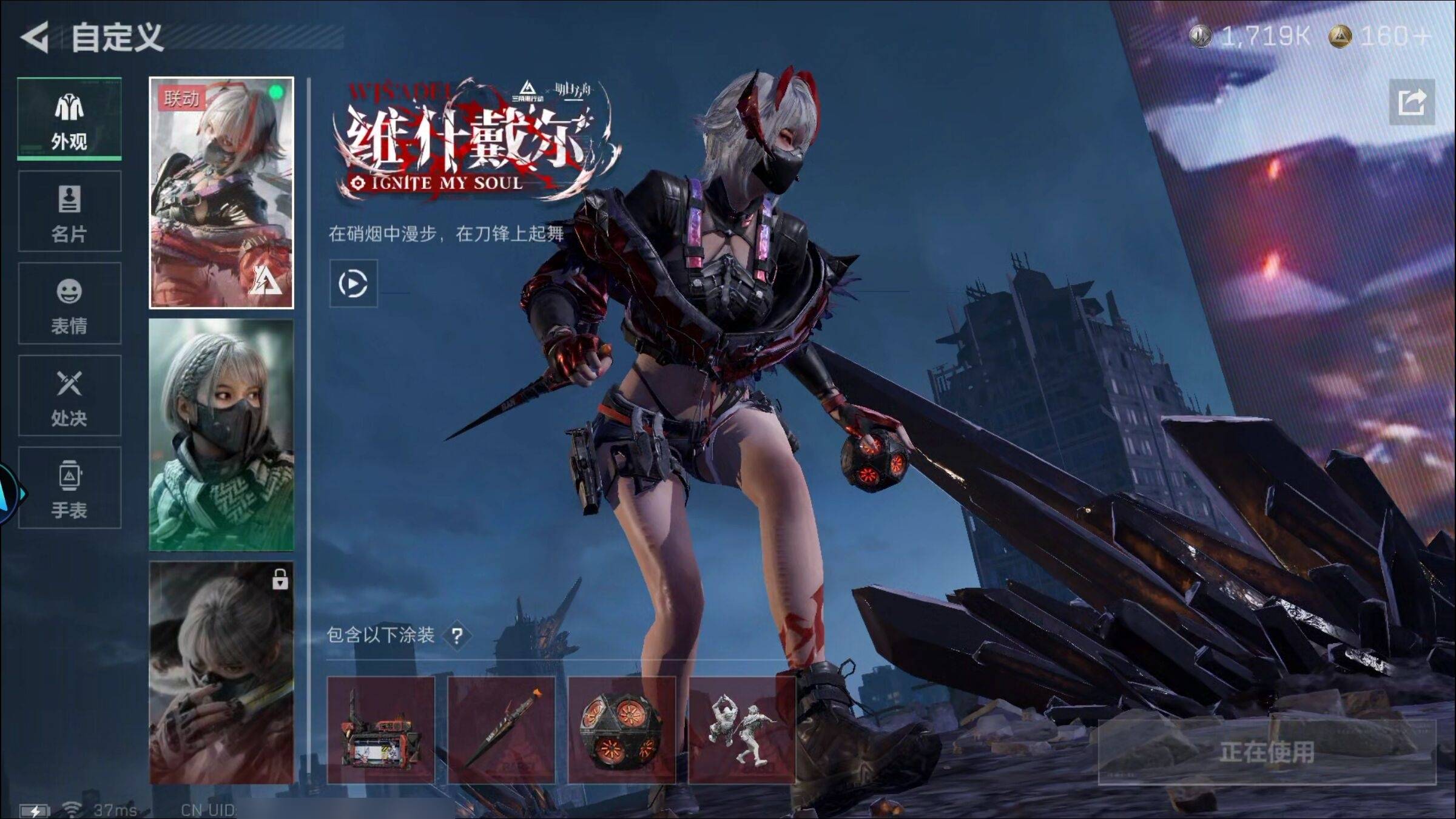Choose the teal jacket skin thumbnail
This screenshot has height=819, width=1456.
(x=221, y=435)
